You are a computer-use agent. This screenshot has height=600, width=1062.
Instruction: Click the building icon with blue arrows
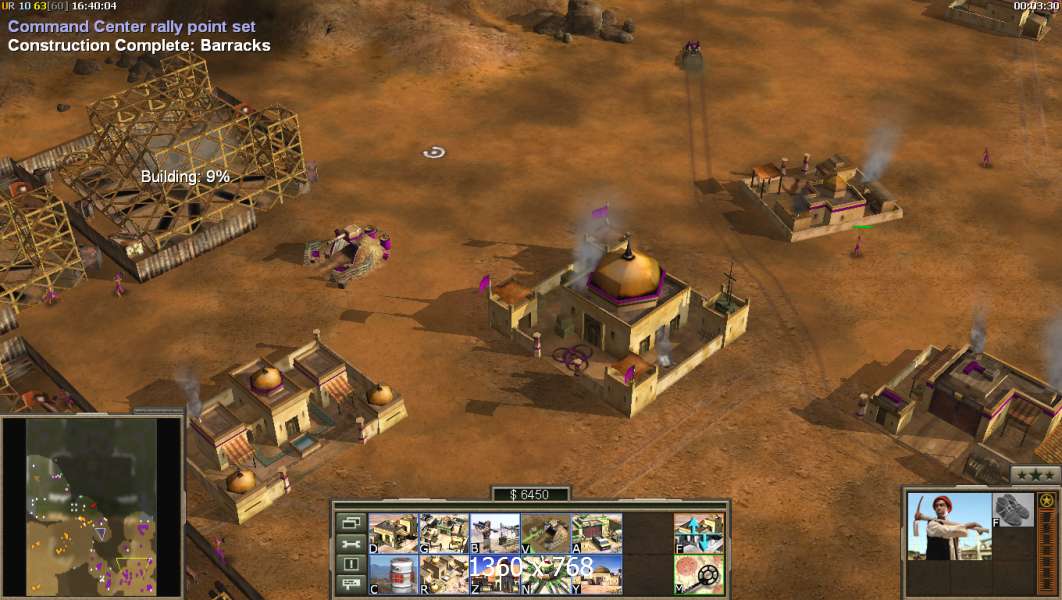point(699,533)
